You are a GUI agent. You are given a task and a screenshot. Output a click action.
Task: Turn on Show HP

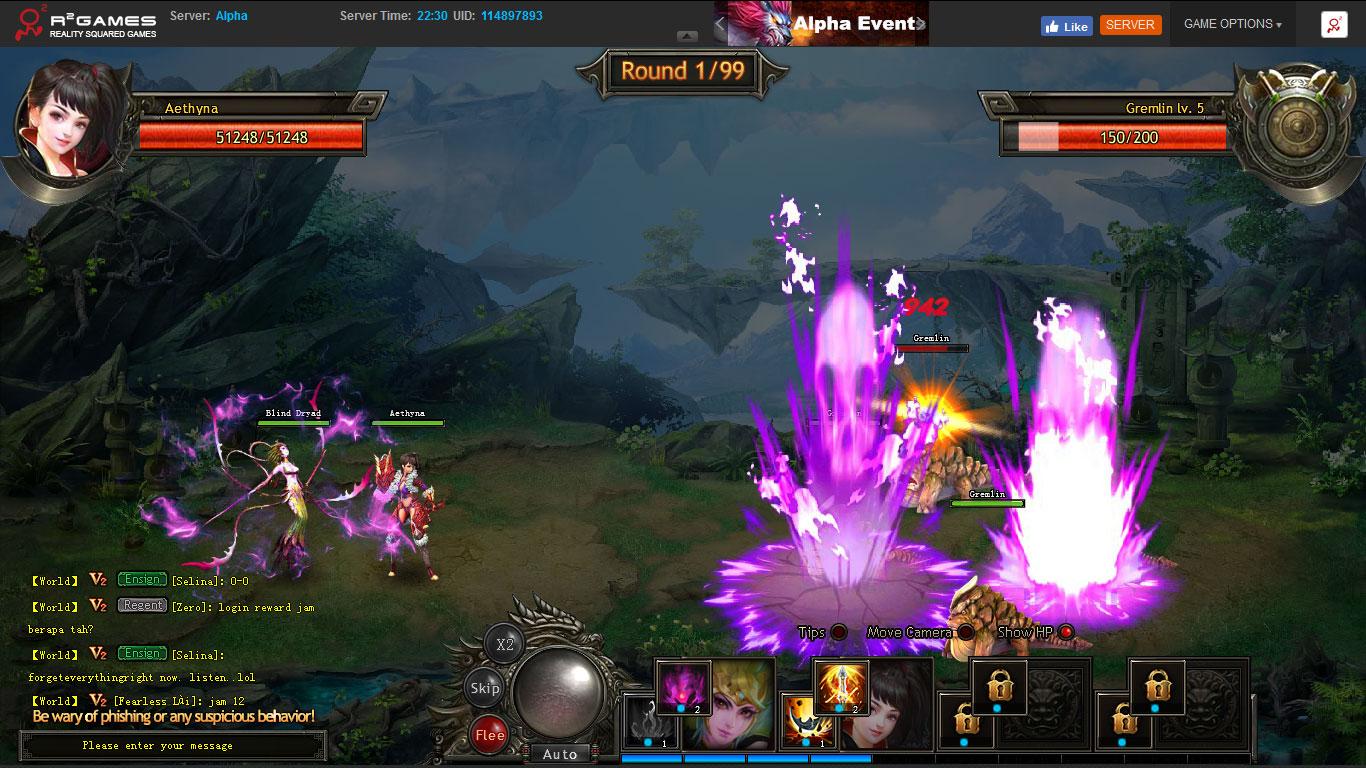coord(1067,631)
